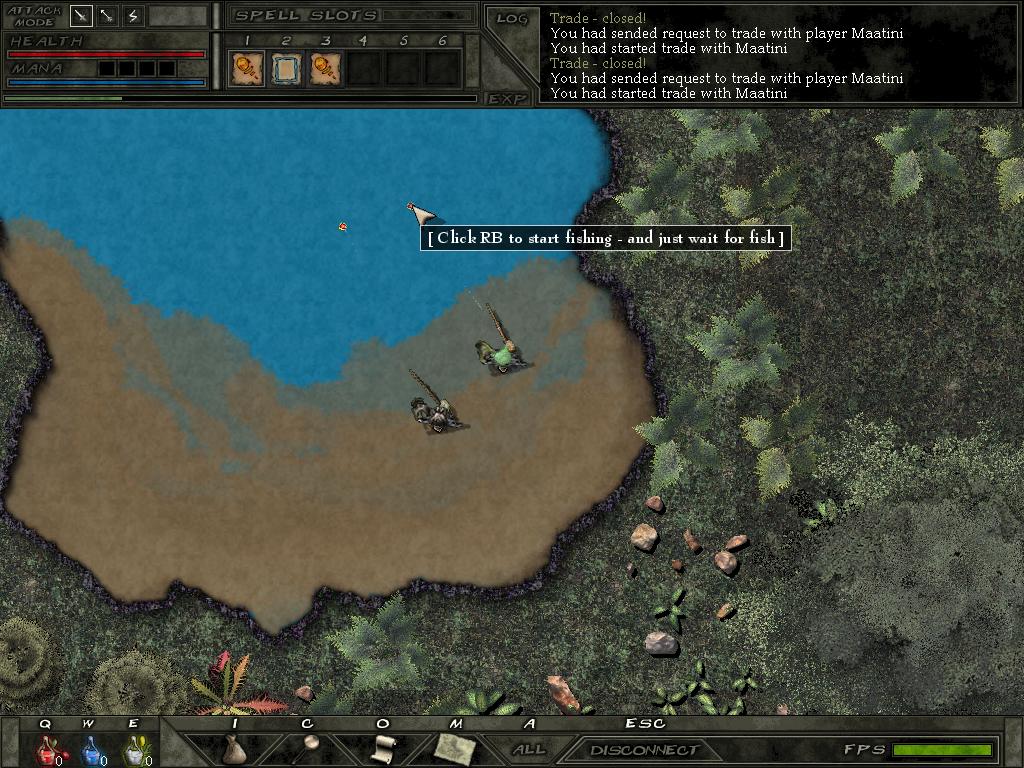The width and height of the screenshot is (1024, 768).
Task: Choose the fire spell in slot 3
Action: click(325, 68)
